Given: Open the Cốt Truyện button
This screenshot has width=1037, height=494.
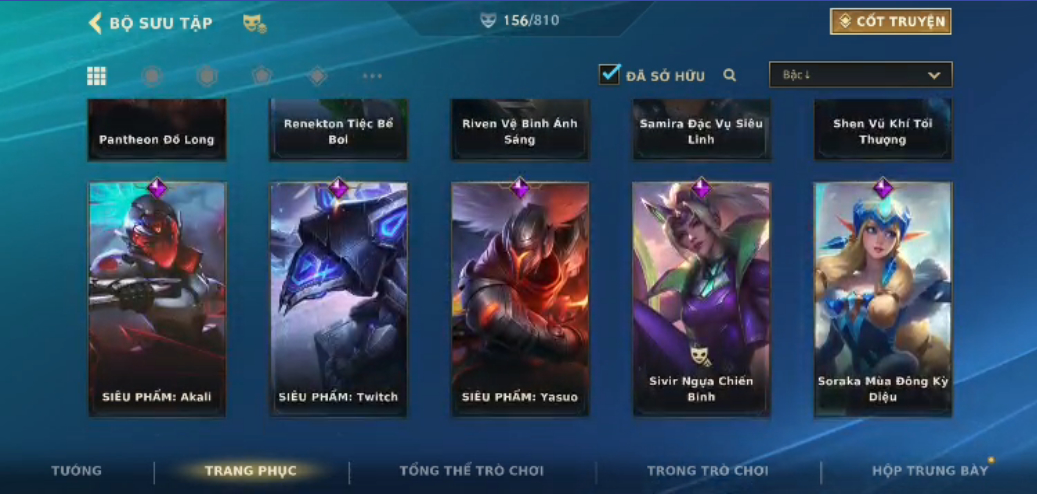Looking at the screenshot, I should pyautogui.click(x=890, y=22).
